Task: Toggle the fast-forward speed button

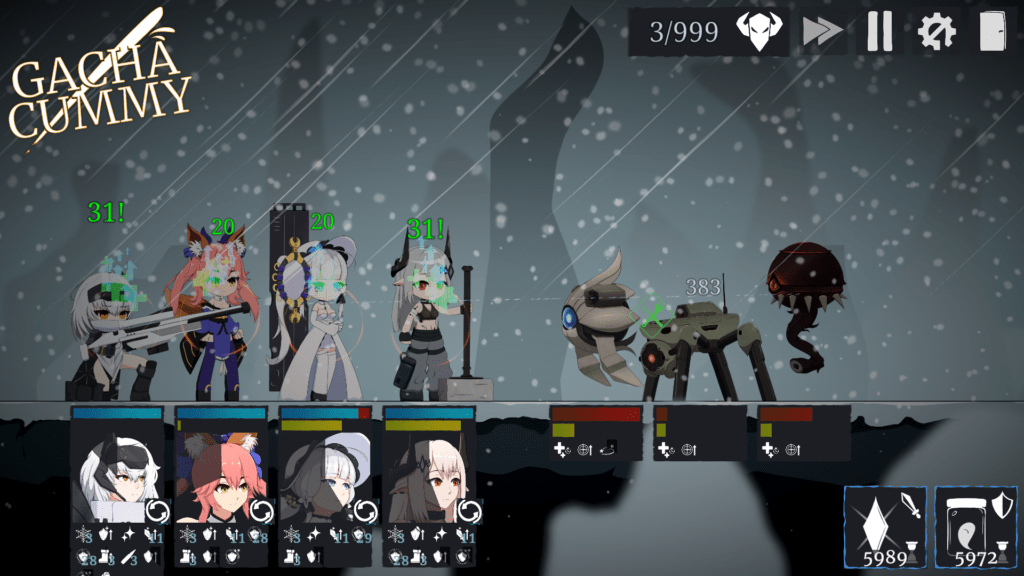Action: point(822,32)
